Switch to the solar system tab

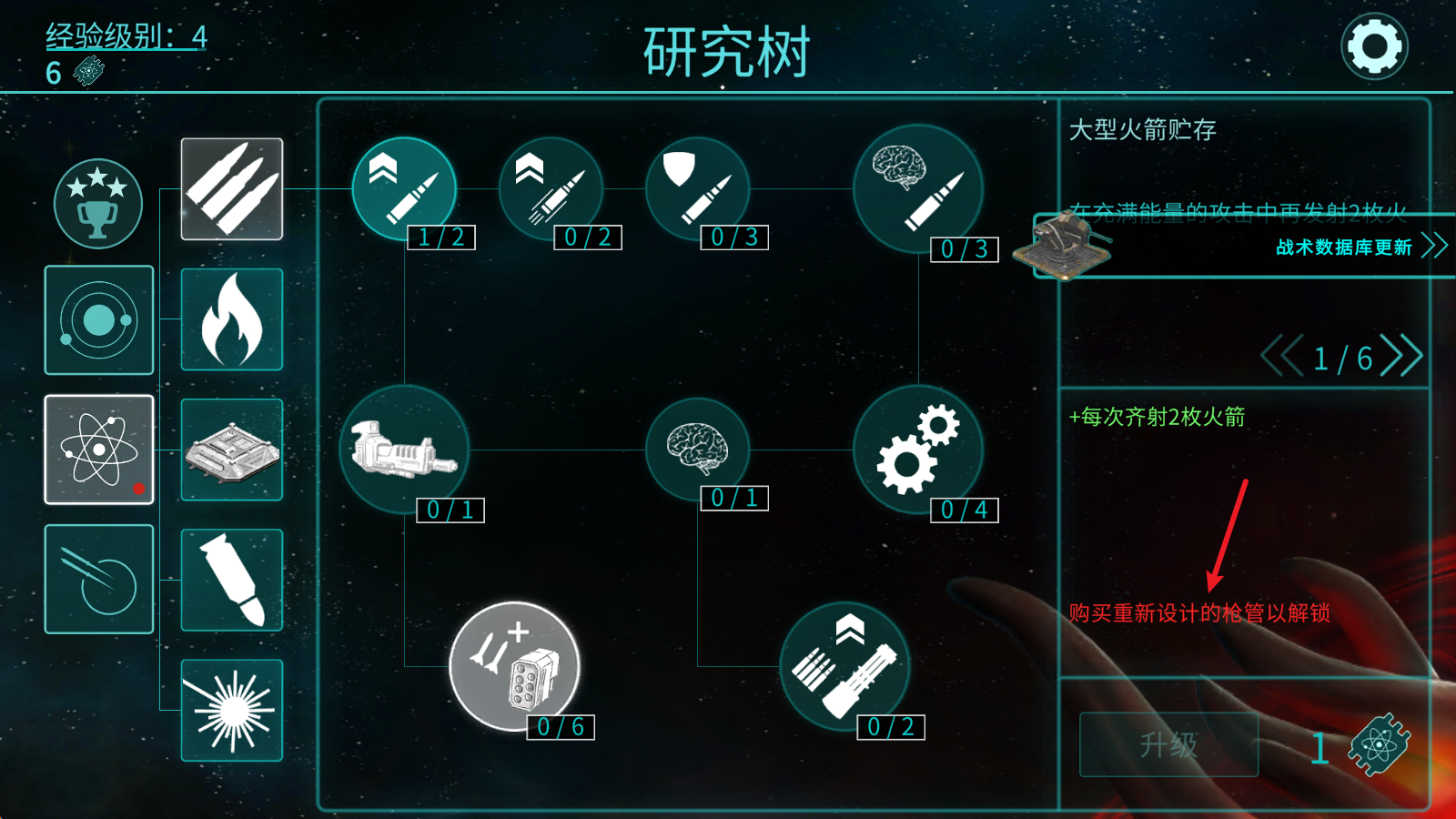point(98,320)
